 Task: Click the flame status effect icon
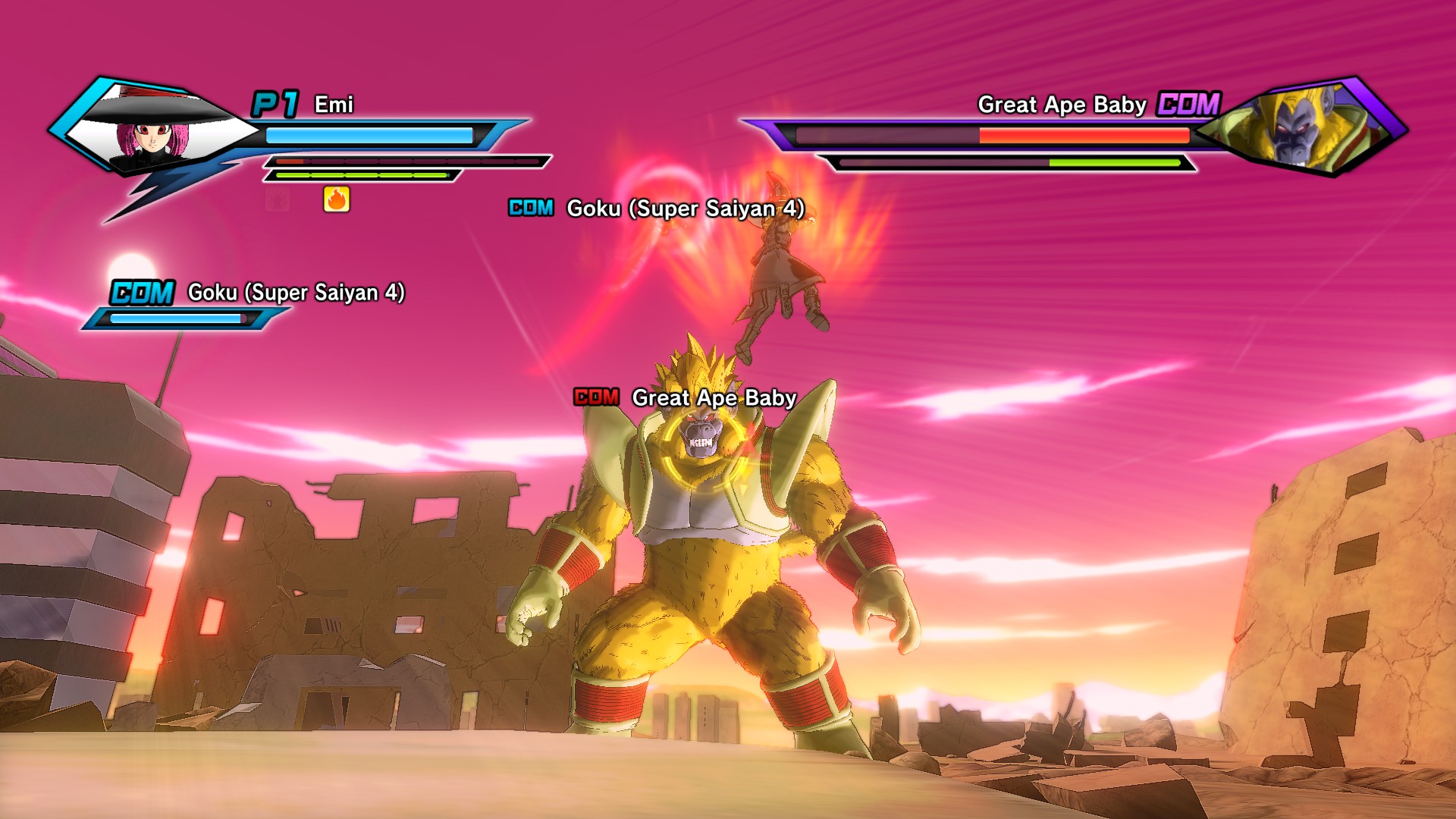click(x=337, y=199)
